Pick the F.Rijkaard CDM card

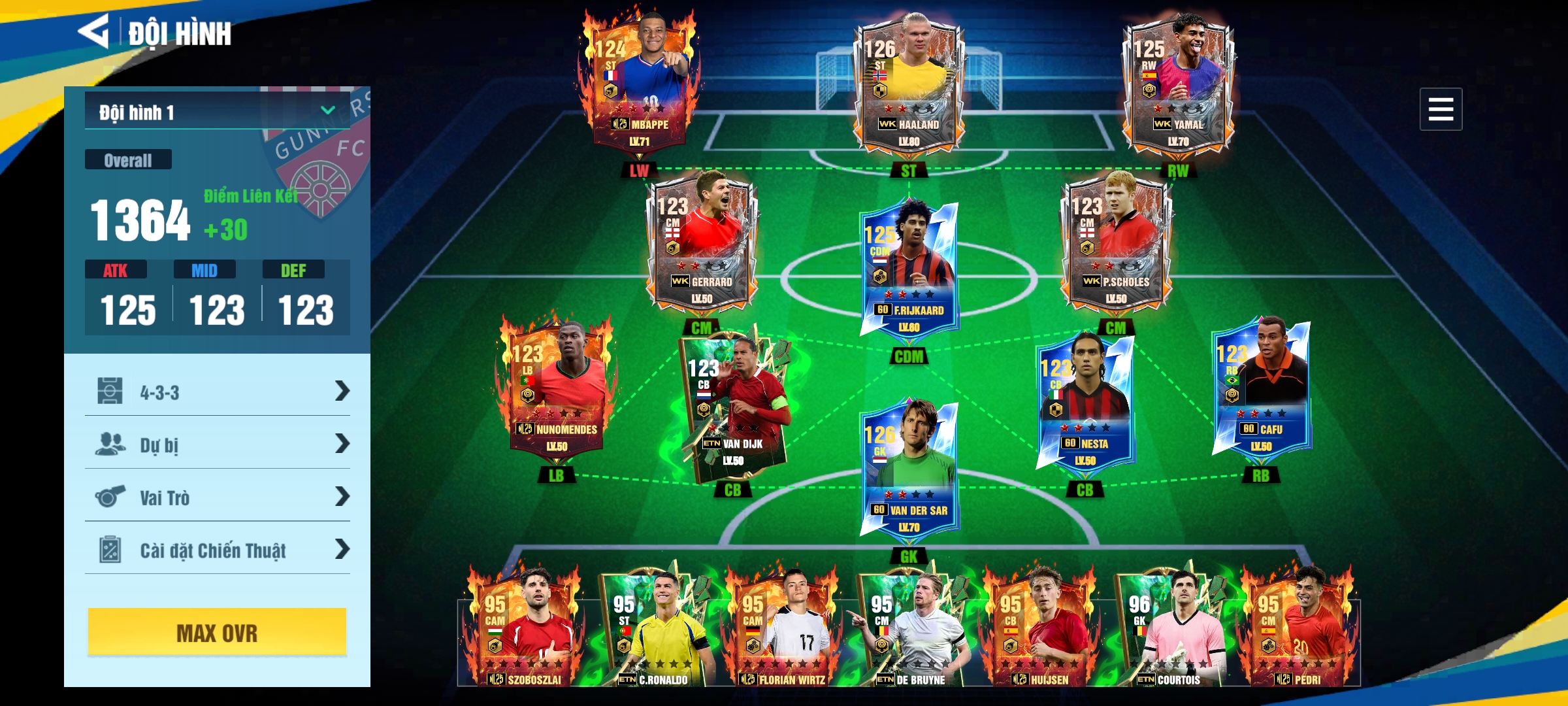coord(908,268)
